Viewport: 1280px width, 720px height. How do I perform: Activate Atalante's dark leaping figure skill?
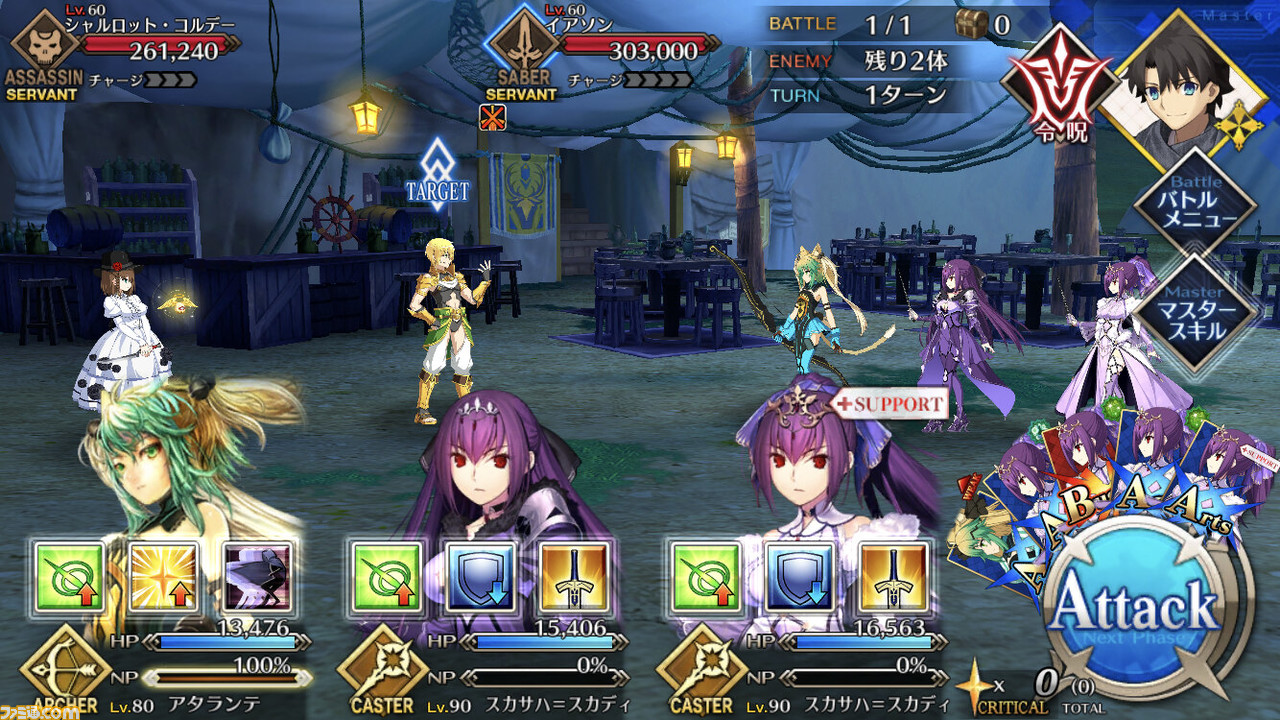(x=257, y=577)
